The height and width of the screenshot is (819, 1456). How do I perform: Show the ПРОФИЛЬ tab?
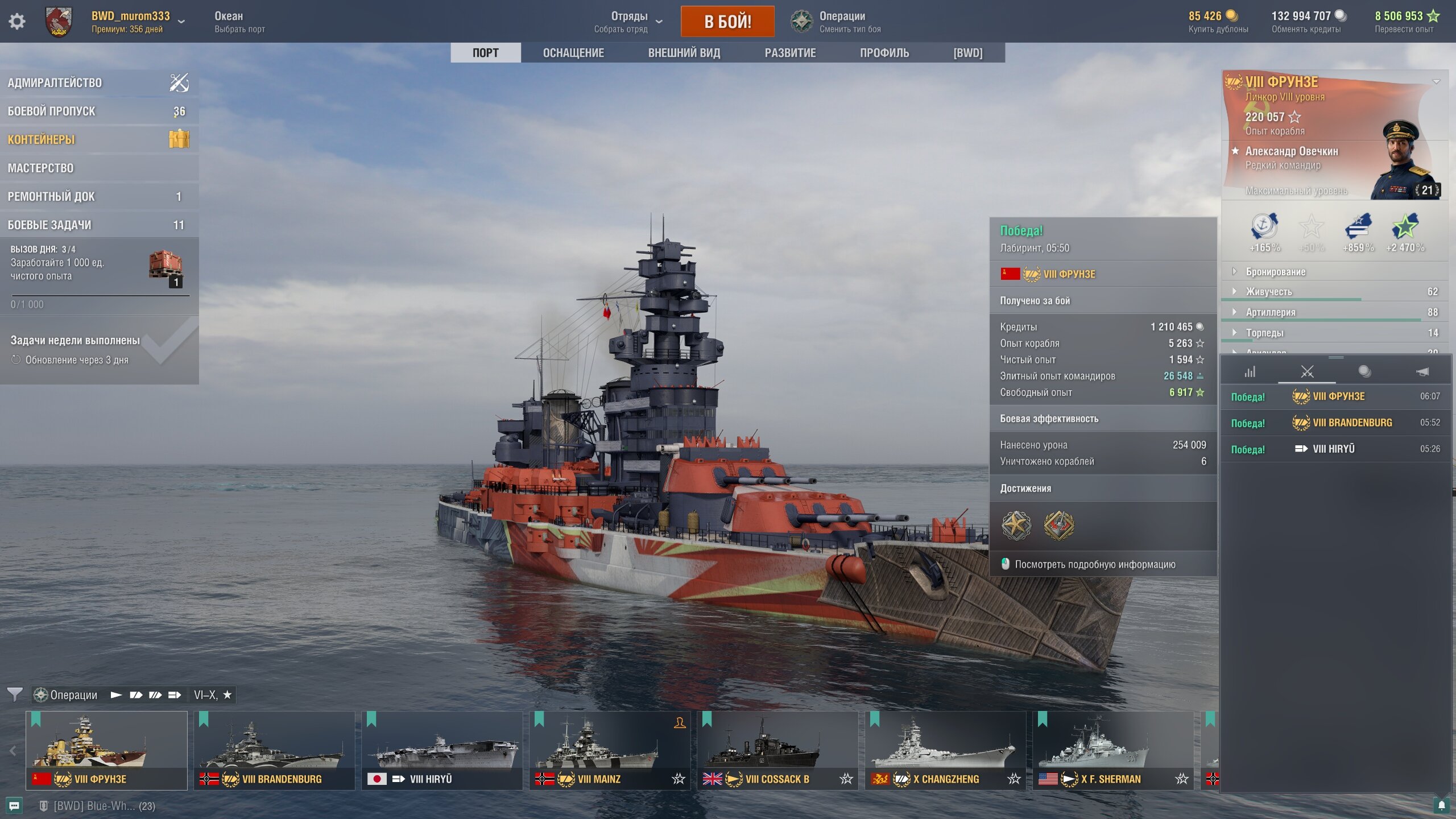(884, 53)
